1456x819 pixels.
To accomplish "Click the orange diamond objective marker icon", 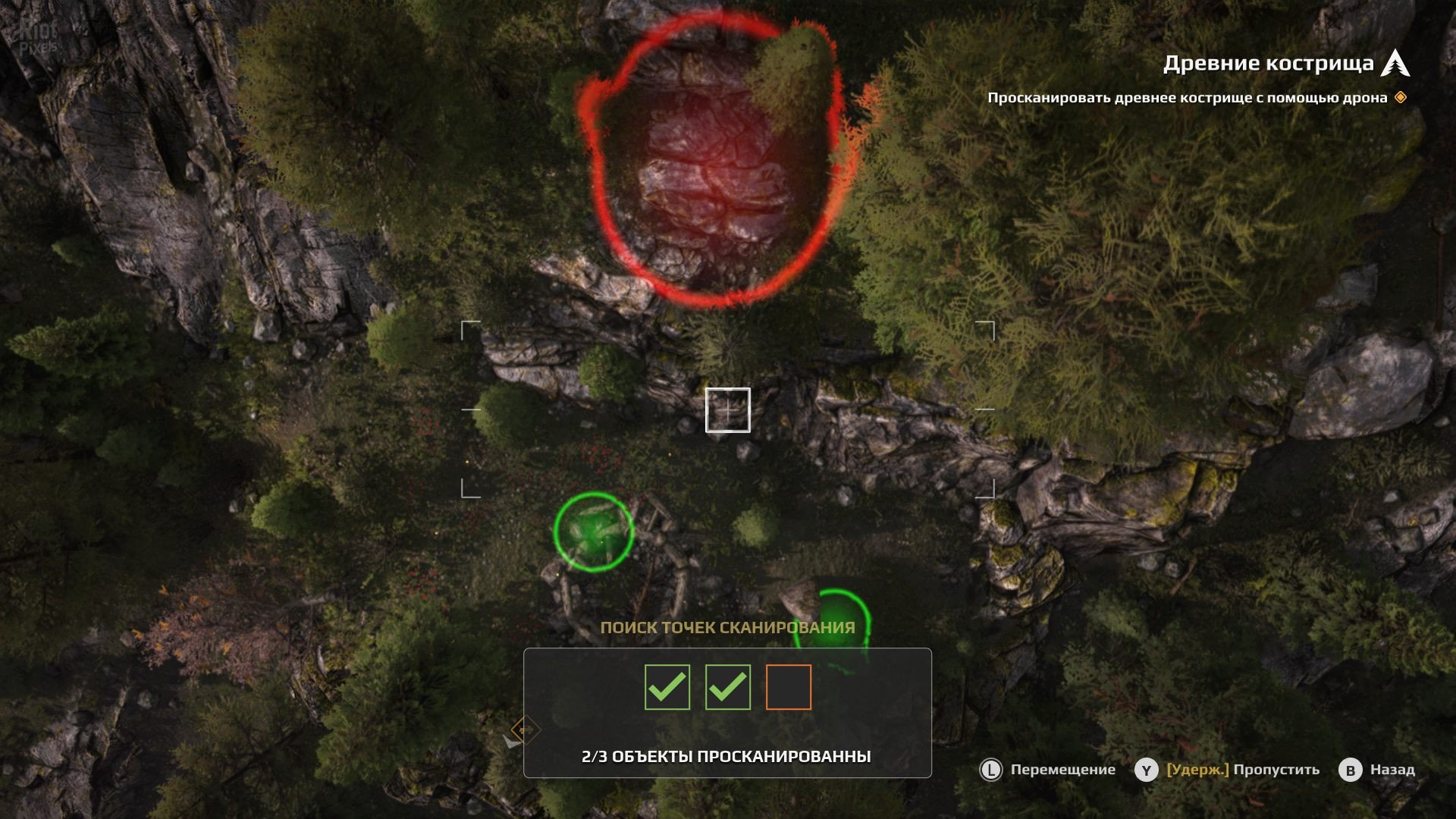I will [x=1401, y=97].
